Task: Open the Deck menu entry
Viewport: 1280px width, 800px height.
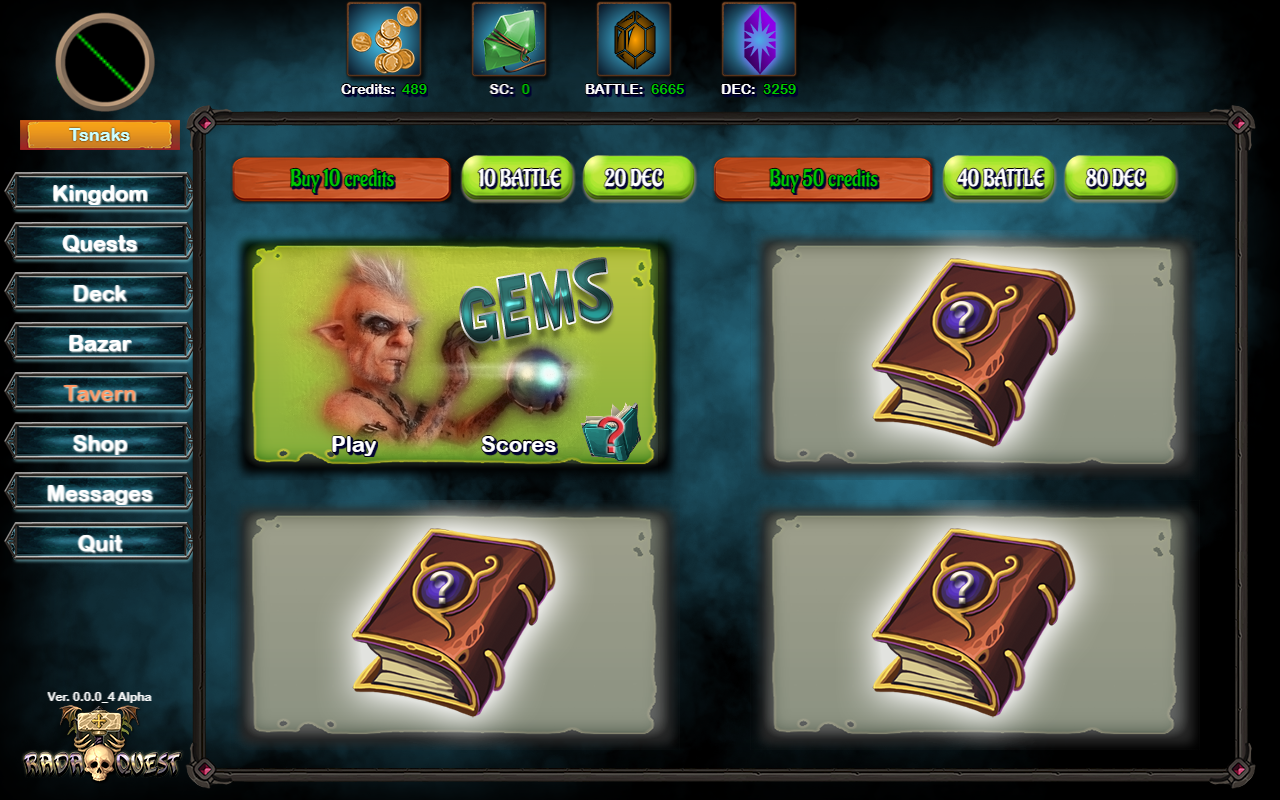Action: [100, 293]
